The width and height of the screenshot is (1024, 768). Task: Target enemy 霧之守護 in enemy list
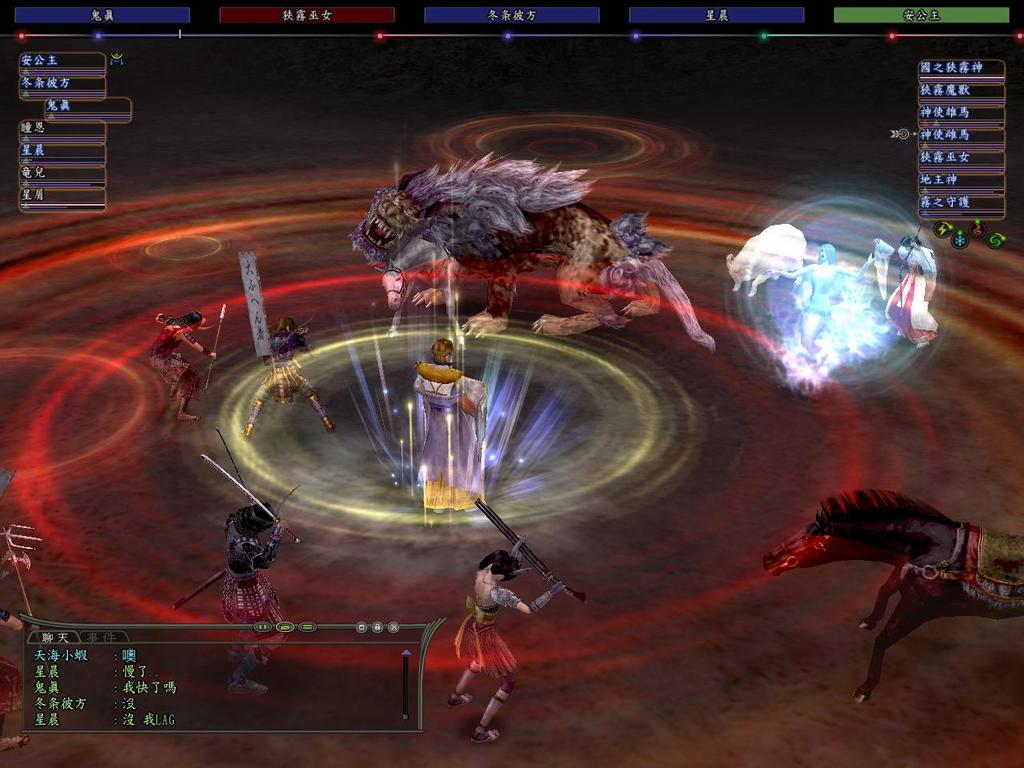[x=961, y=203]
